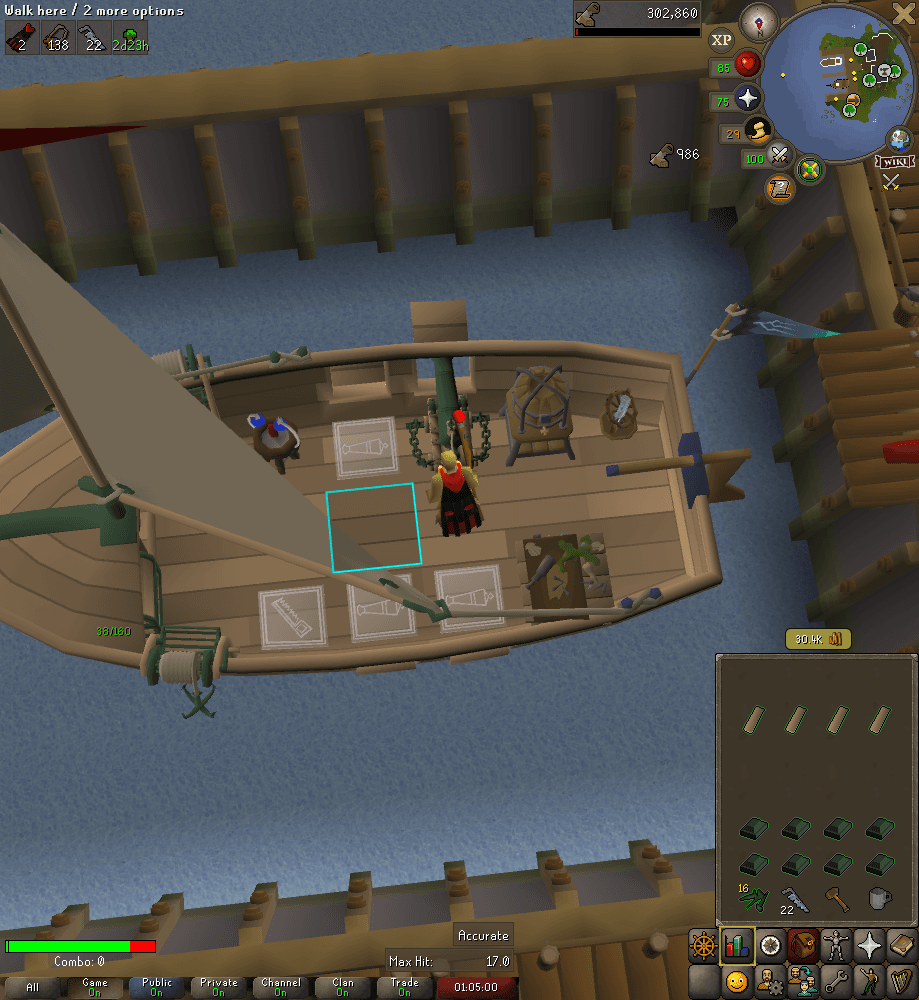Toggle run with the boot energy orb
The image size is (919, 1000).
pos(758,130)
